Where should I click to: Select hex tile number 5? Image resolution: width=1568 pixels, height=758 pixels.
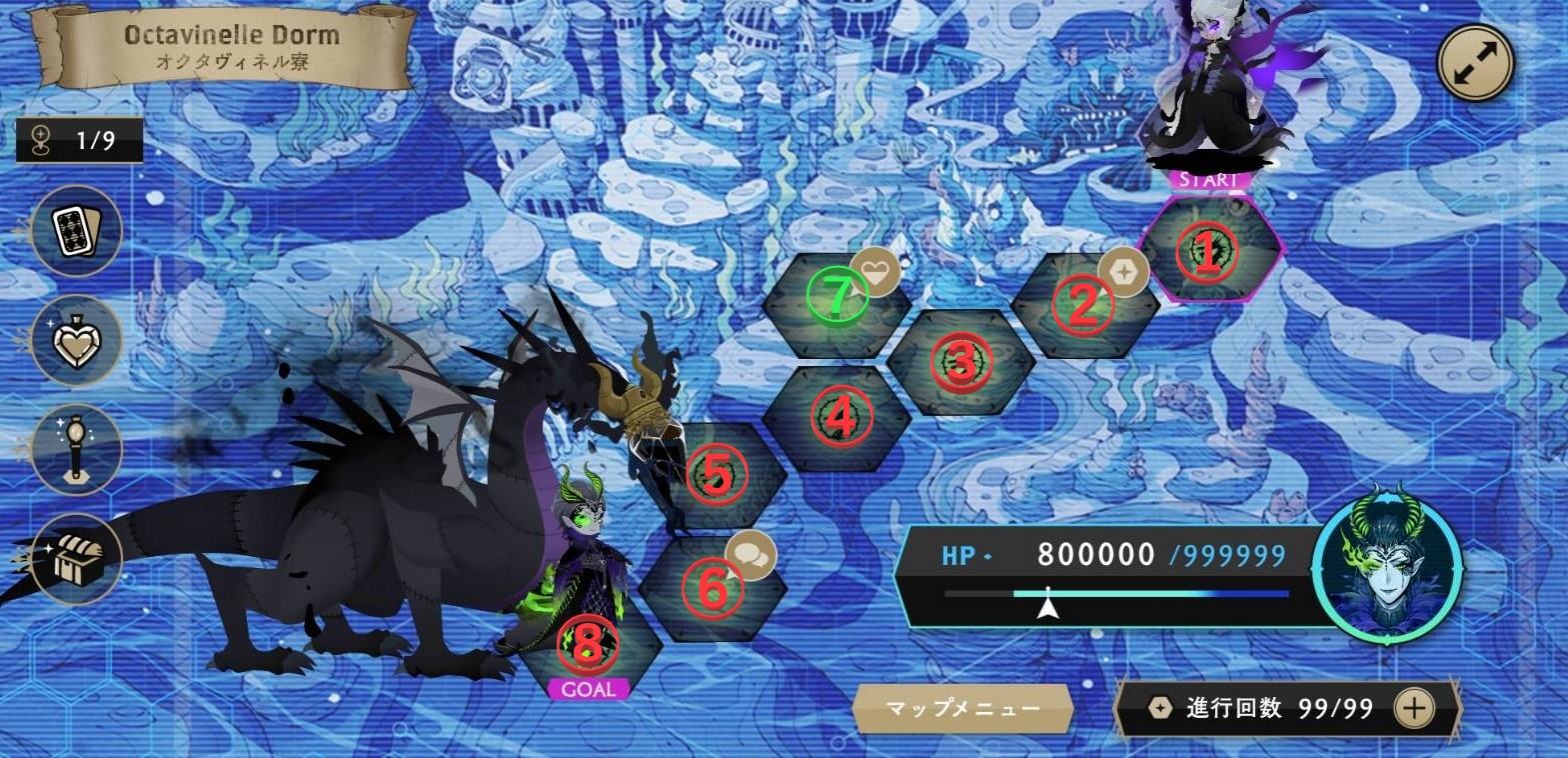[718, 474]
